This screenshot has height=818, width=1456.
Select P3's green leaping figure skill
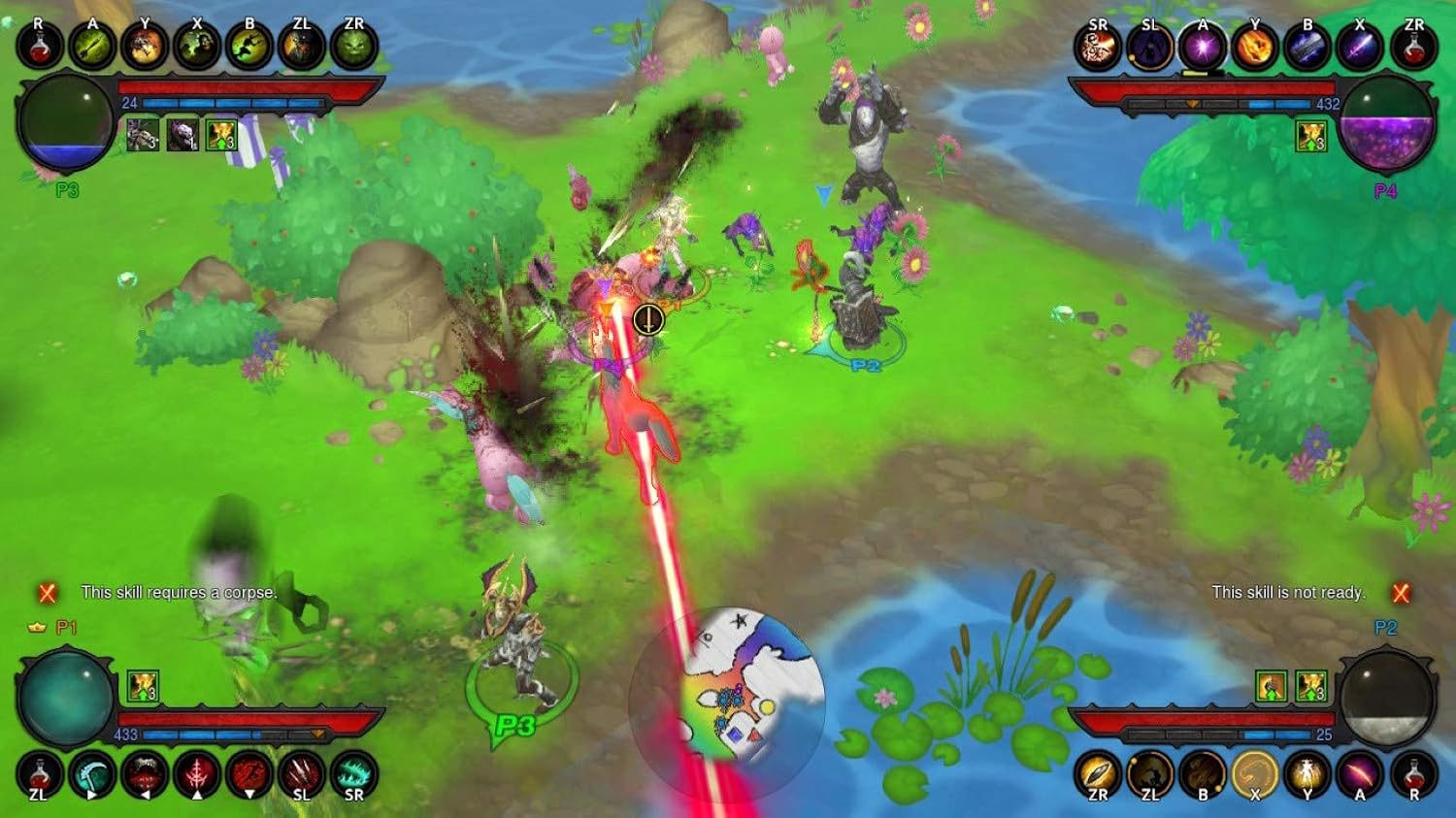click(249, 46)
